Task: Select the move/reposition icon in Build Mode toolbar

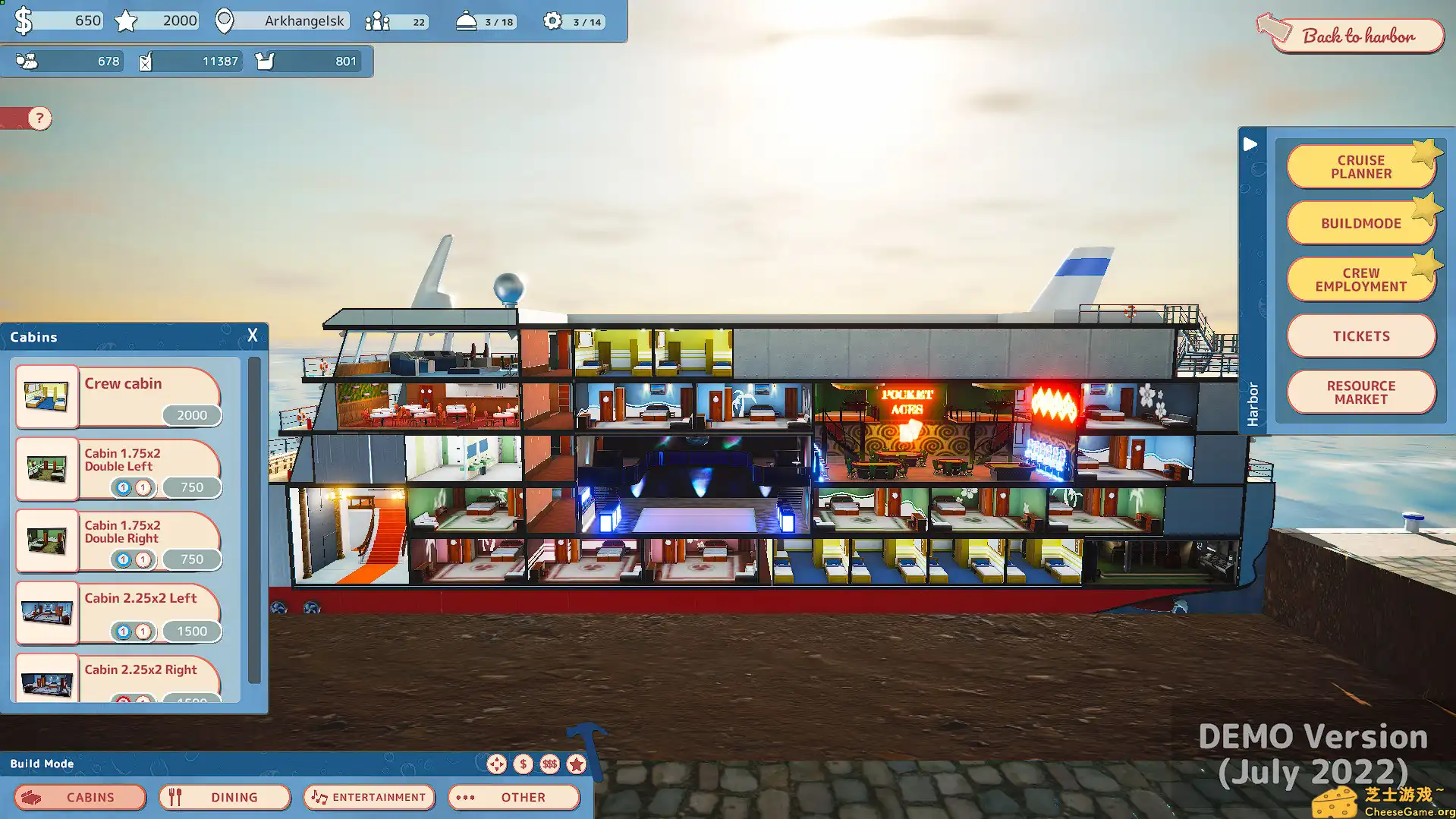Action: [x=497, y=764]
